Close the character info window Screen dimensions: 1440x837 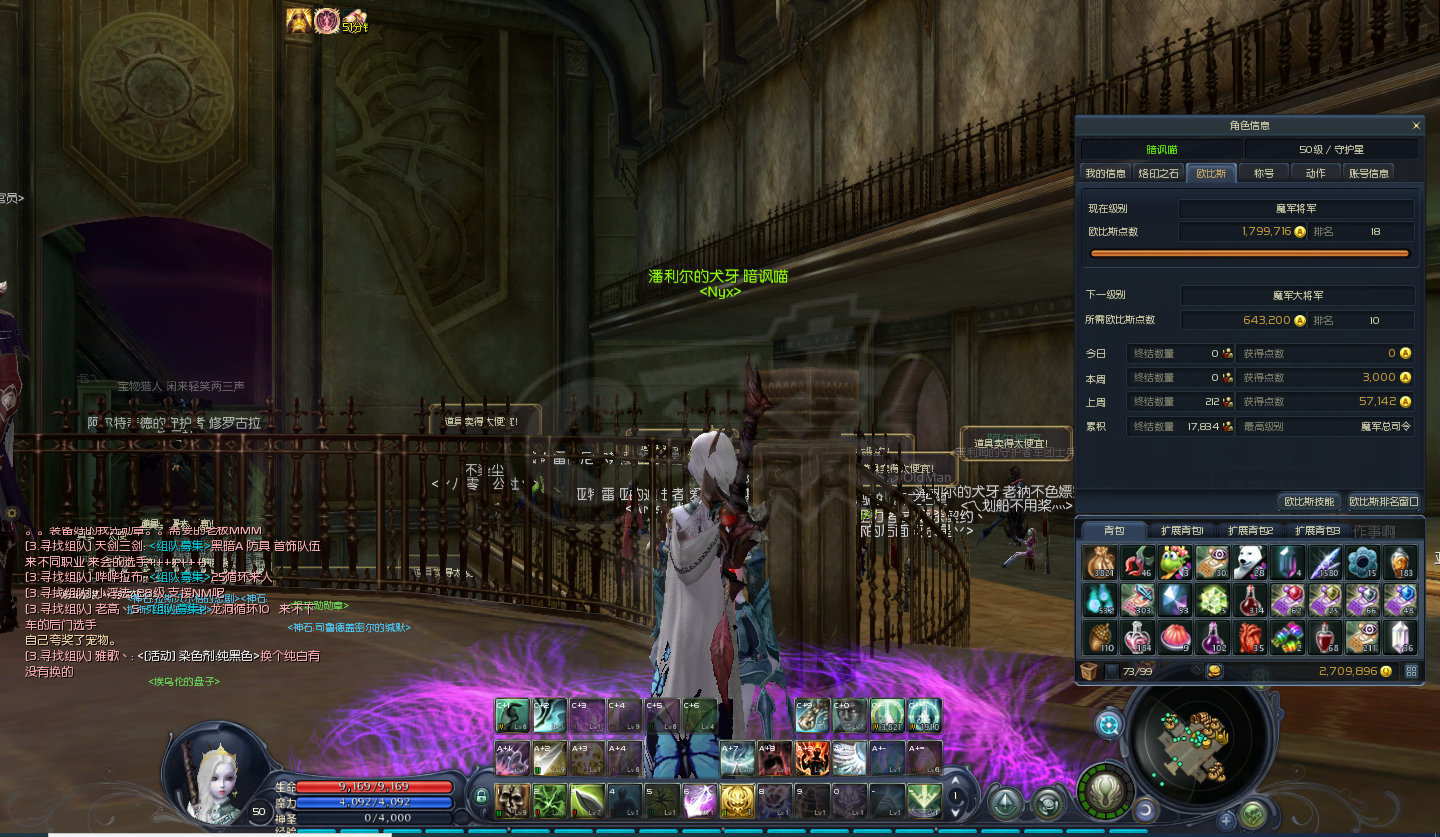click(x=1415, y=126)
